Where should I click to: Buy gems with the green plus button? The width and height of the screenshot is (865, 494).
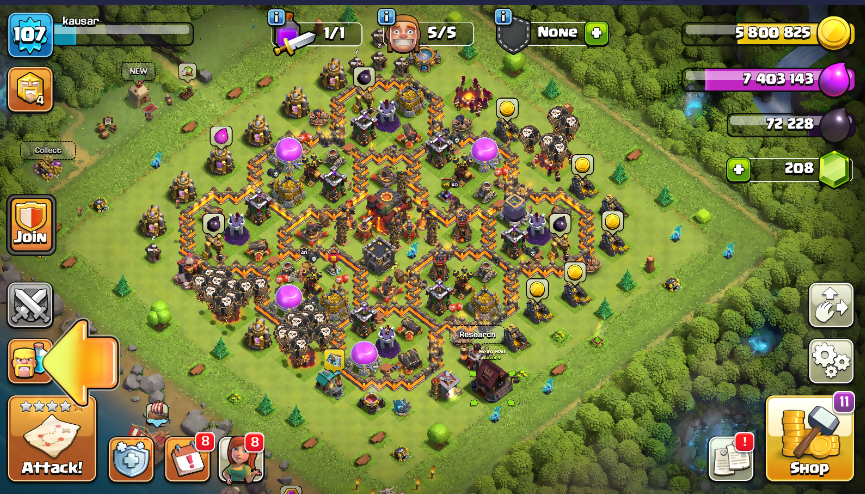click(739, 169)
